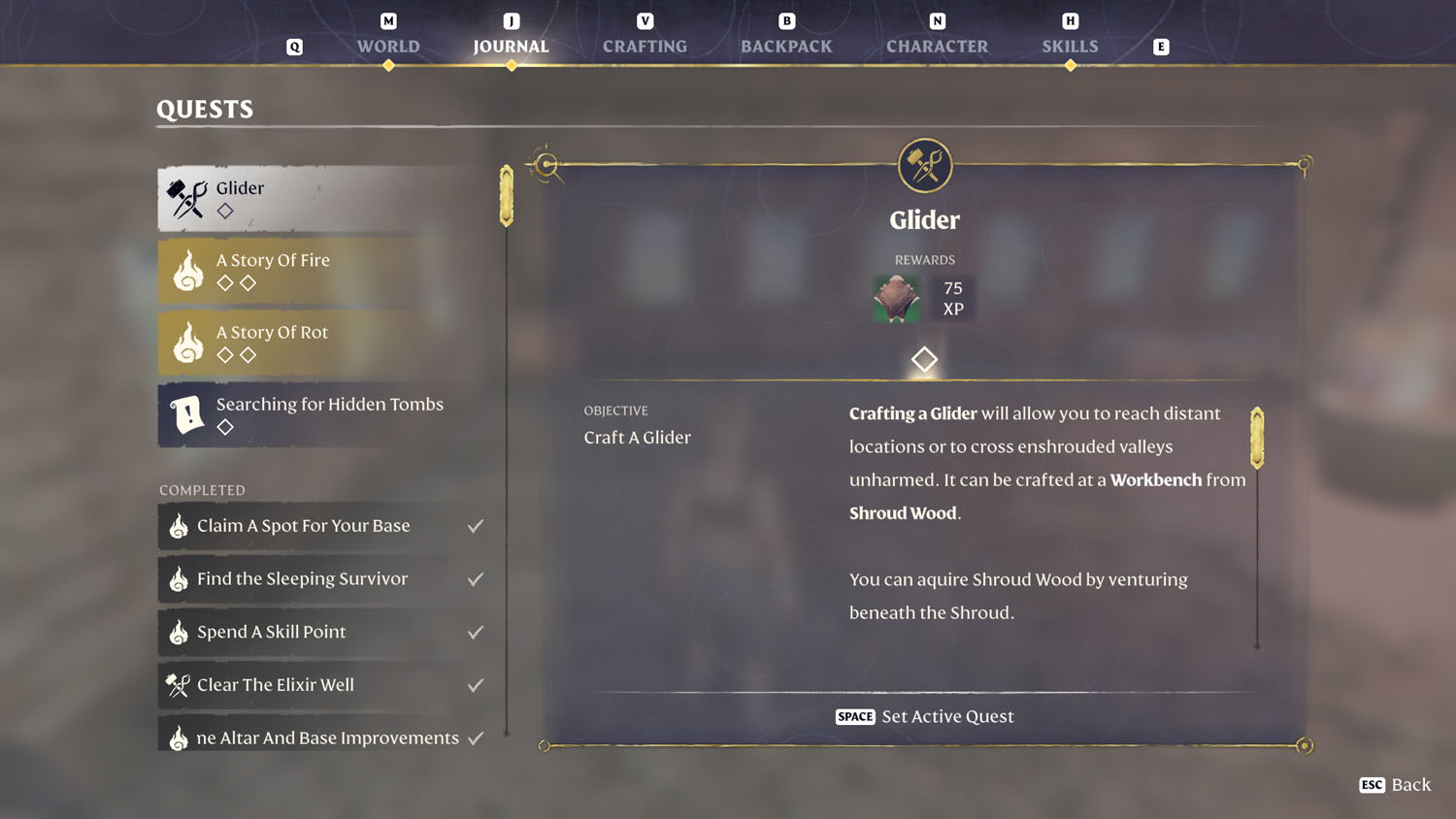This screenshot has height=819, width=1456.
Task: Open the Backpack tab
Action: pos(786,46)
